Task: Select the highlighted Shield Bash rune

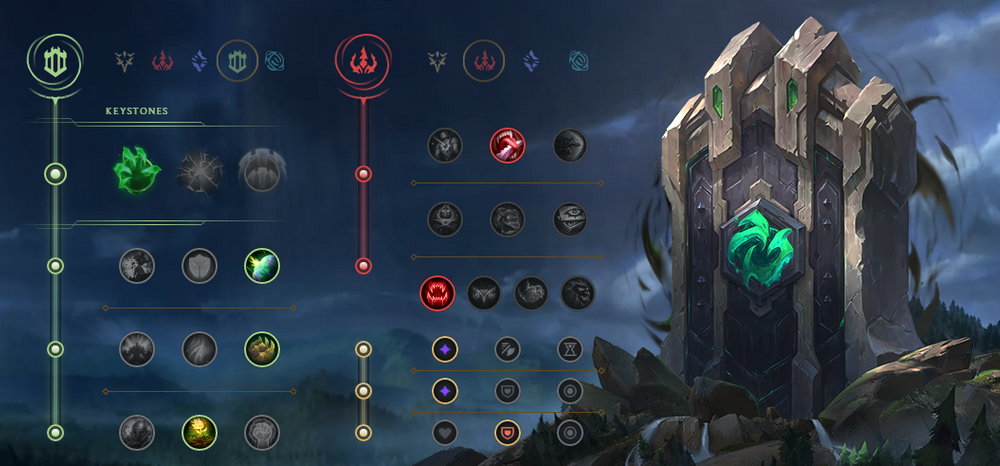Action: pyautogui.click(x=261, y=265)
